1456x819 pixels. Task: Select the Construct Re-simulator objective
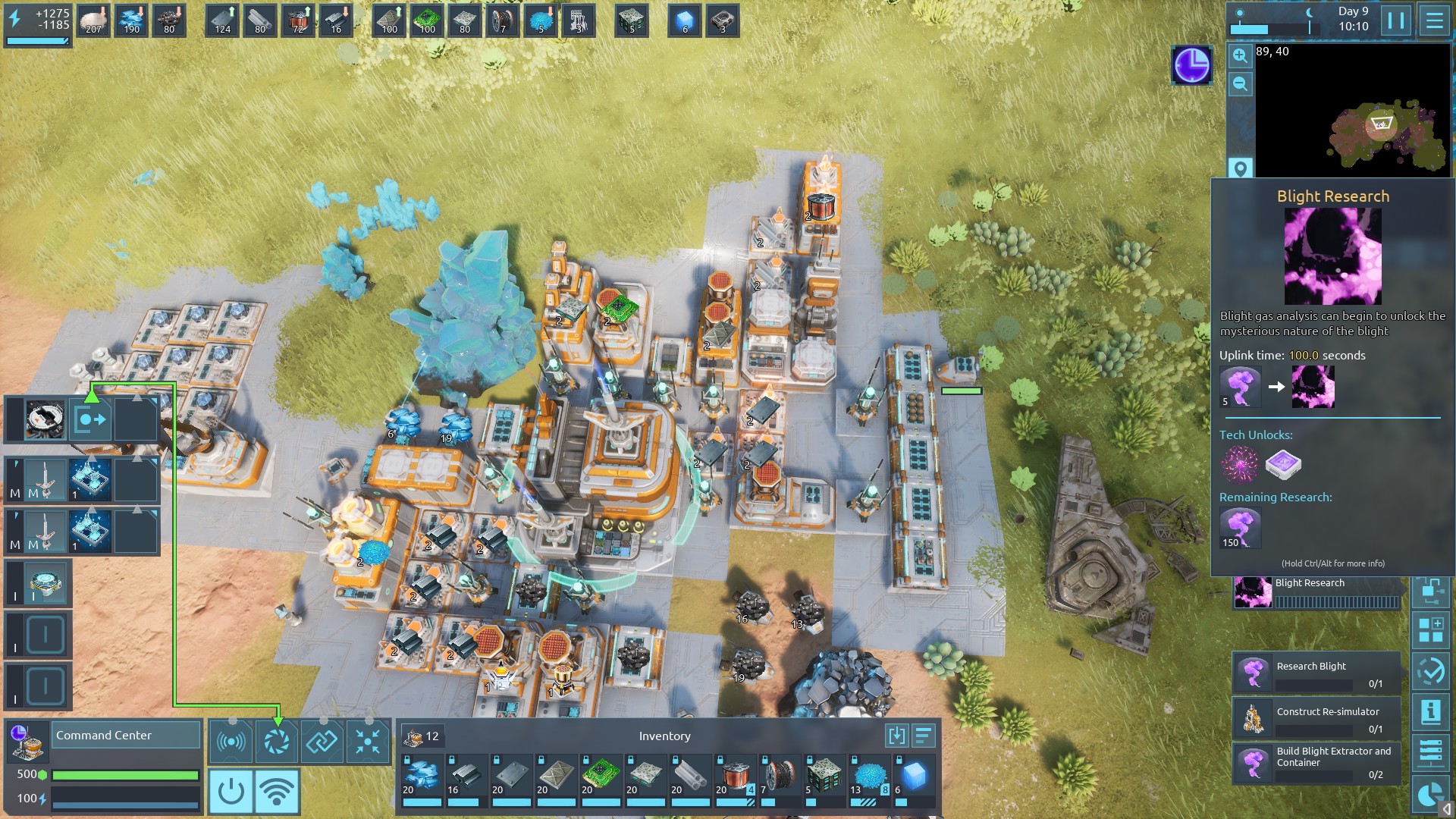click(x=1316, y=719)
